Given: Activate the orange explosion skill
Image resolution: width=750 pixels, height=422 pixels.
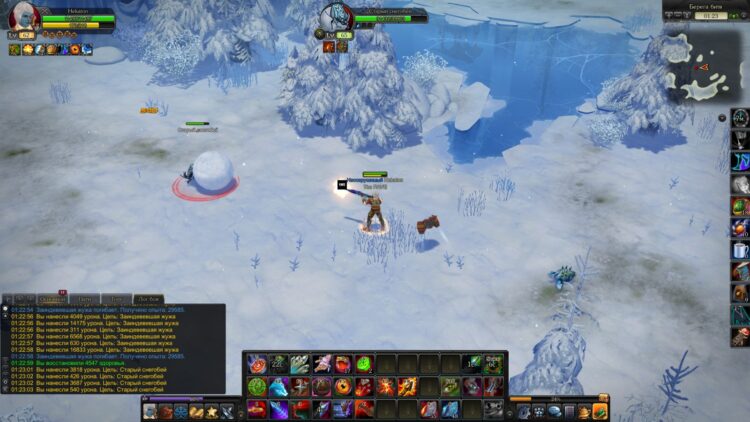Looking at the screenshot, I should click(386, 386).
